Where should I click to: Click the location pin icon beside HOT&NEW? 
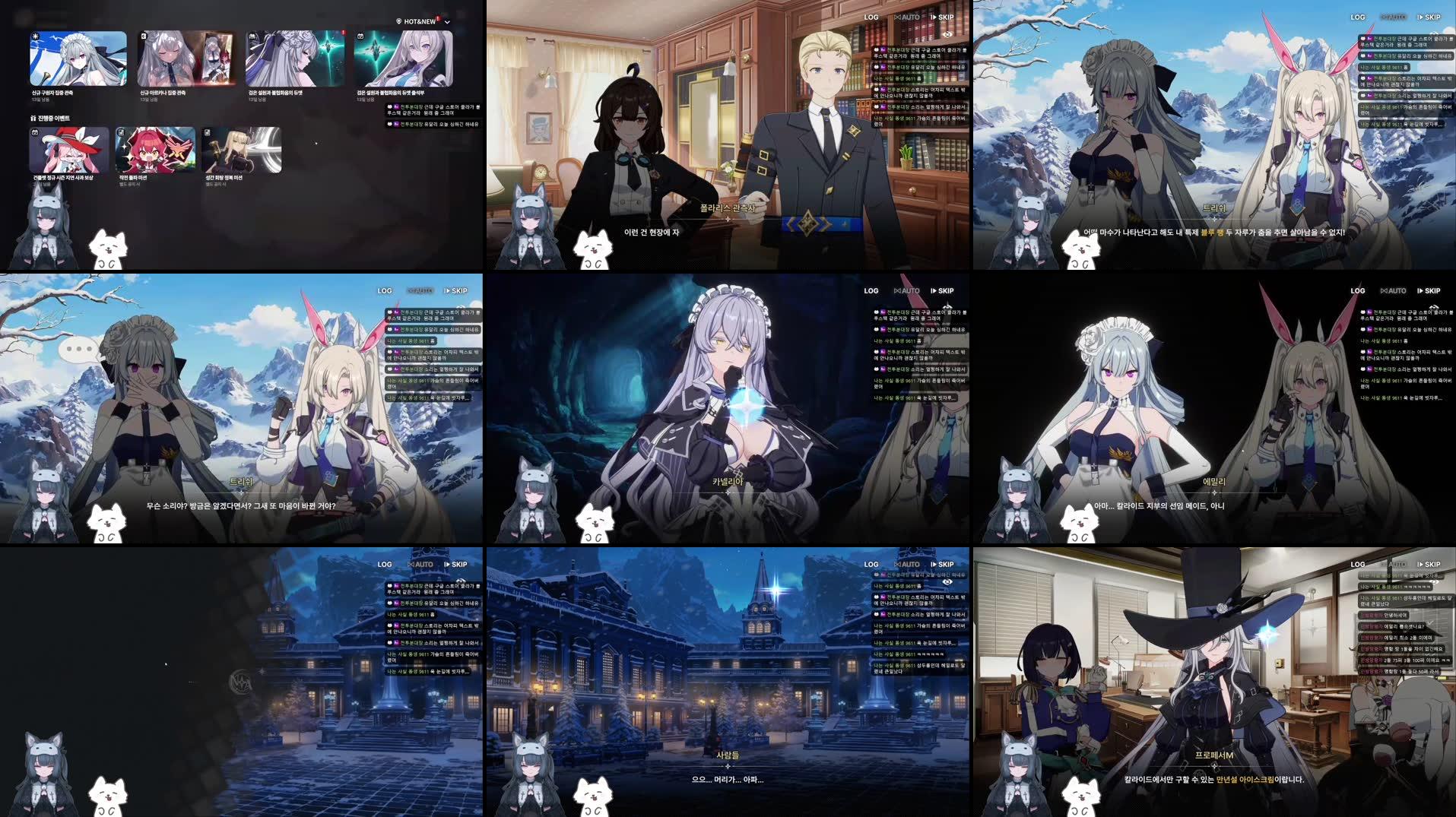399,21
